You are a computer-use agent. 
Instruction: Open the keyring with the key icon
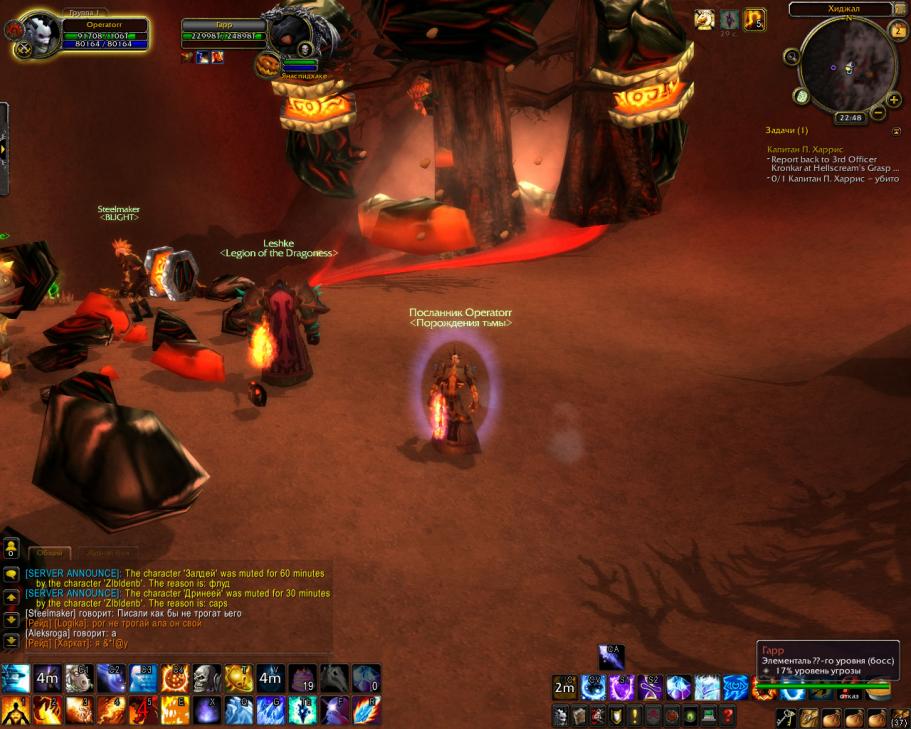click(x=786, y=717)
